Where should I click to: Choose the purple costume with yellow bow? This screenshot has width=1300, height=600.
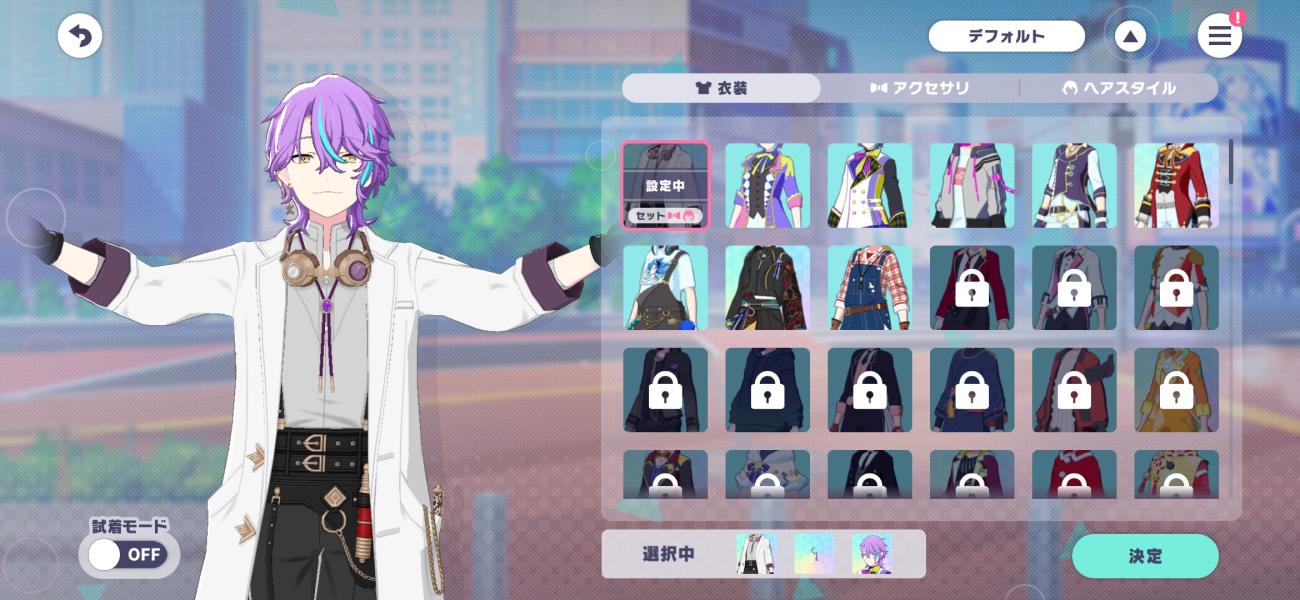point(767,186)
